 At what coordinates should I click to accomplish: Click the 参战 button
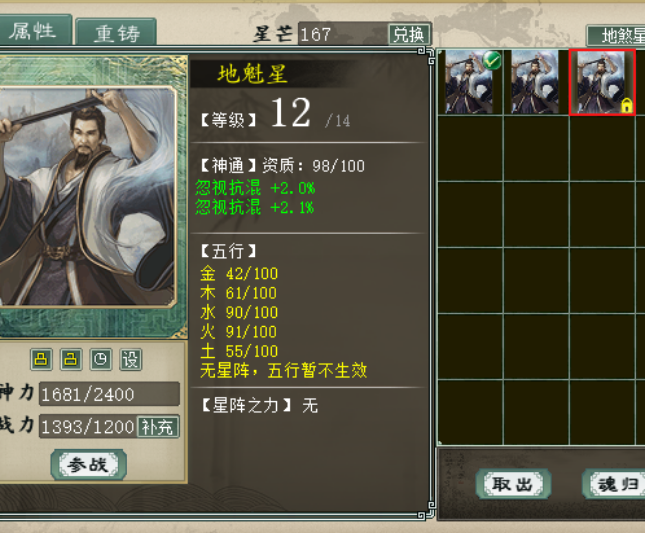coord(90,464)
